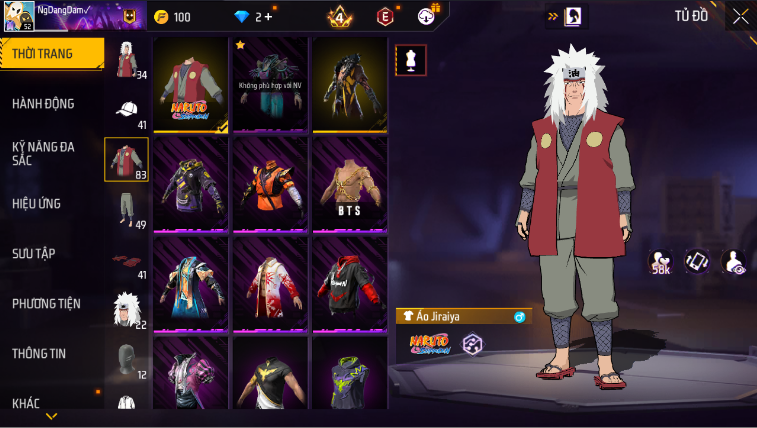This screenshot has height=428, width=757.
Task: Switch to the HÀNH ĐỘNG tab
Action: coord(44,104)
